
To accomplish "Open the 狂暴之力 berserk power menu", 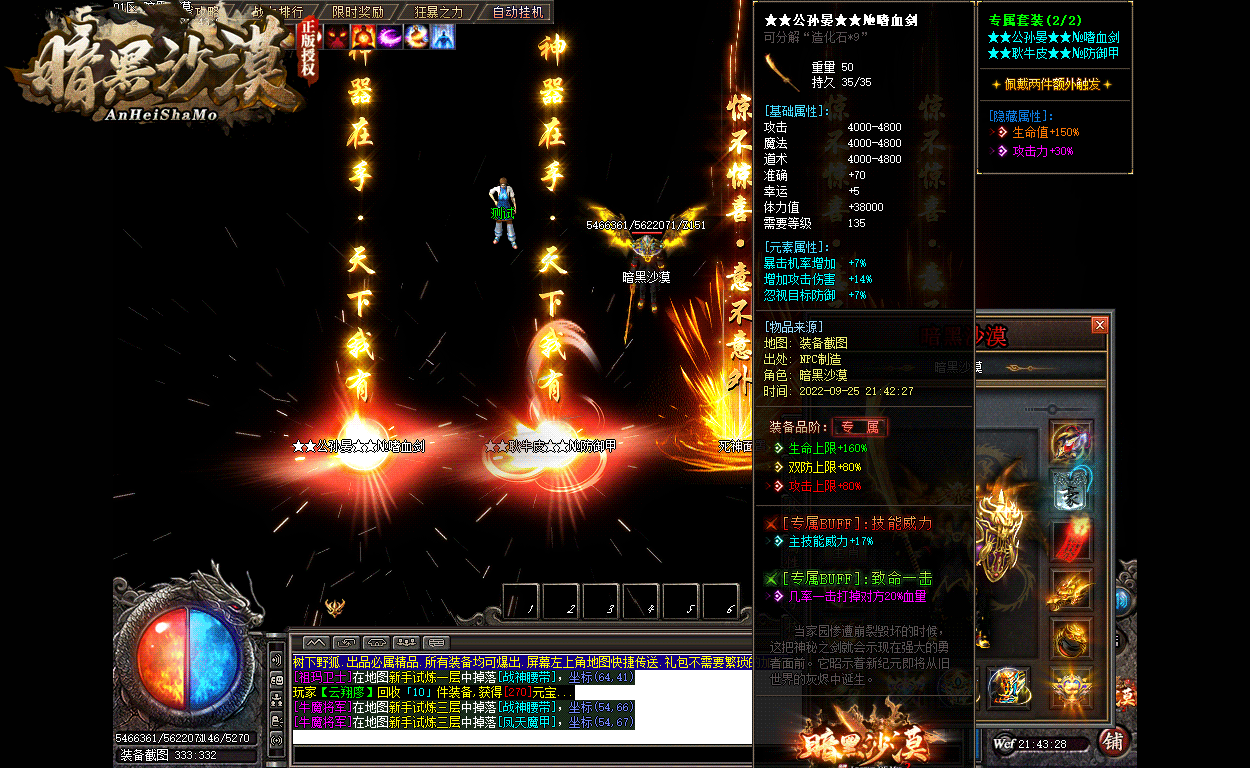I will 438,12.
